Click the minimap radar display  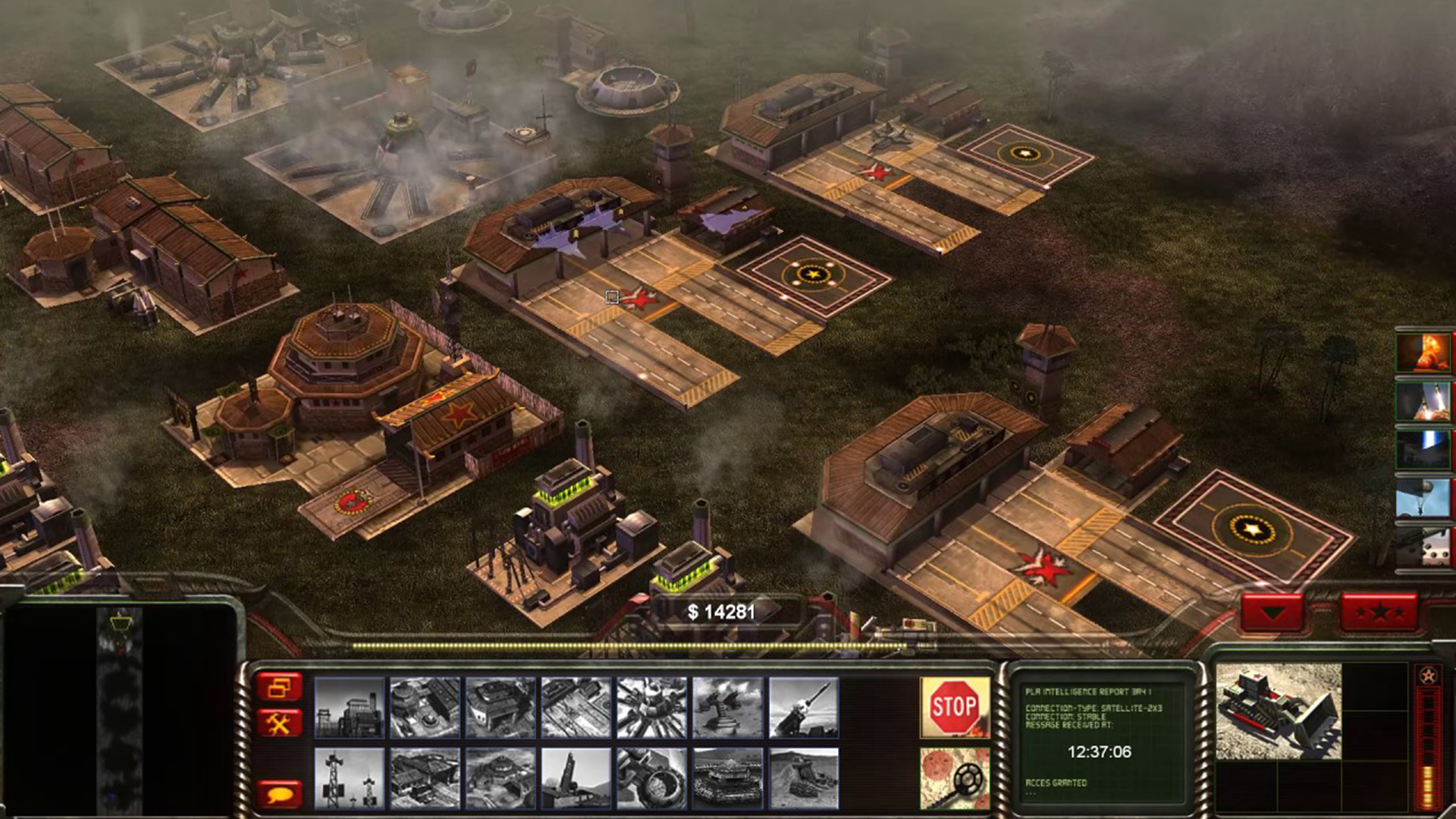point(119,709)
